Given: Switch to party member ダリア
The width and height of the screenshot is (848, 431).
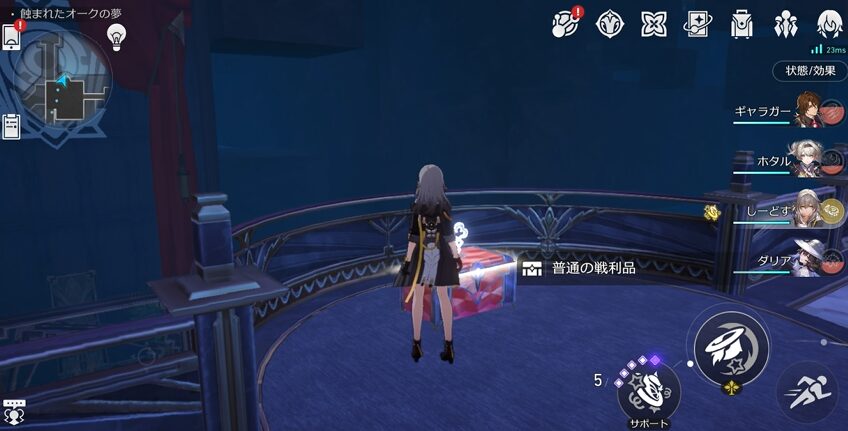Looking at the screenshot, I should 808,257.
